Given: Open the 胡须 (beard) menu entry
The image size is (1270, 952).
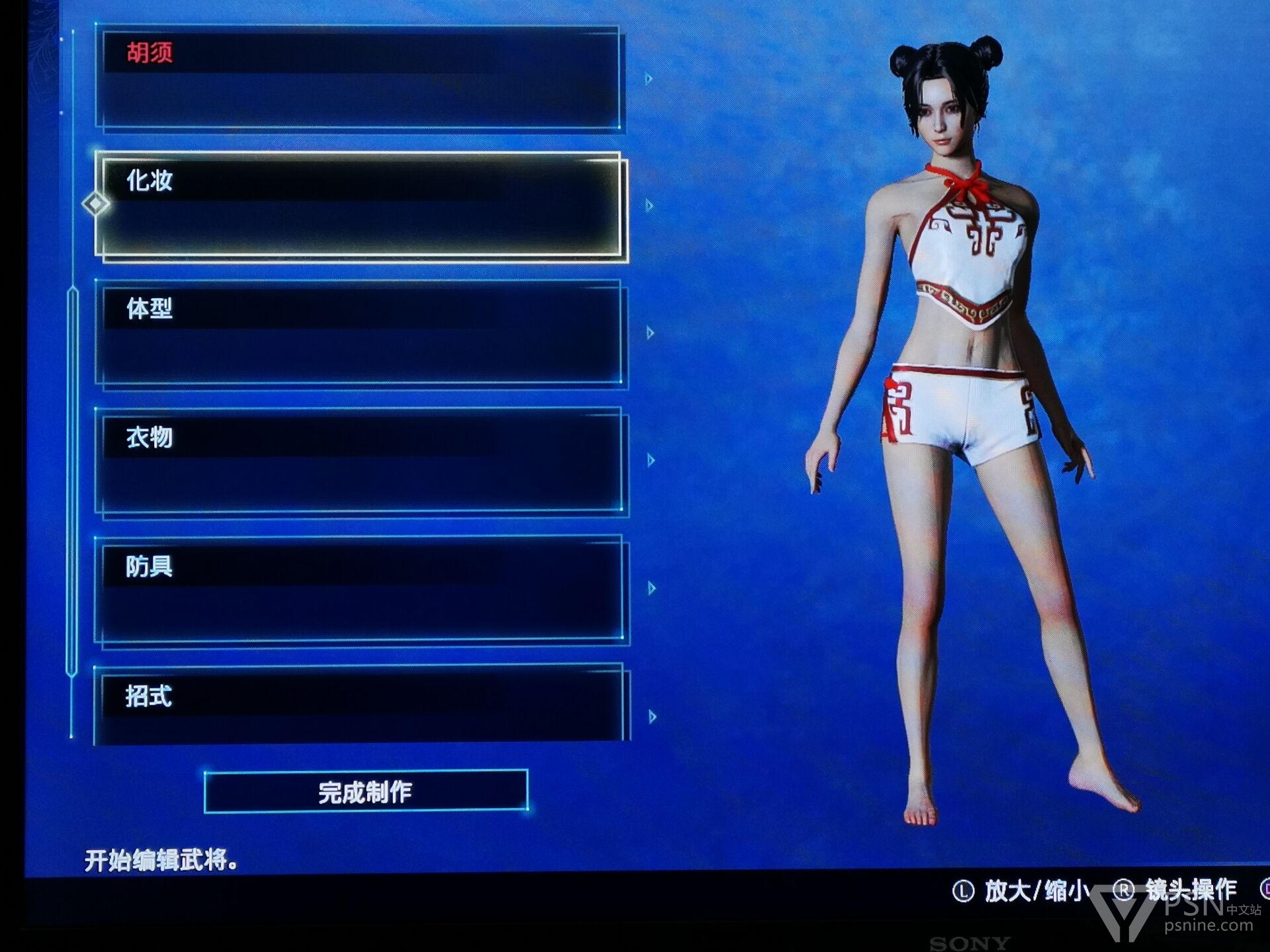Looking at the screenshot, I should [x=359, y=78].
